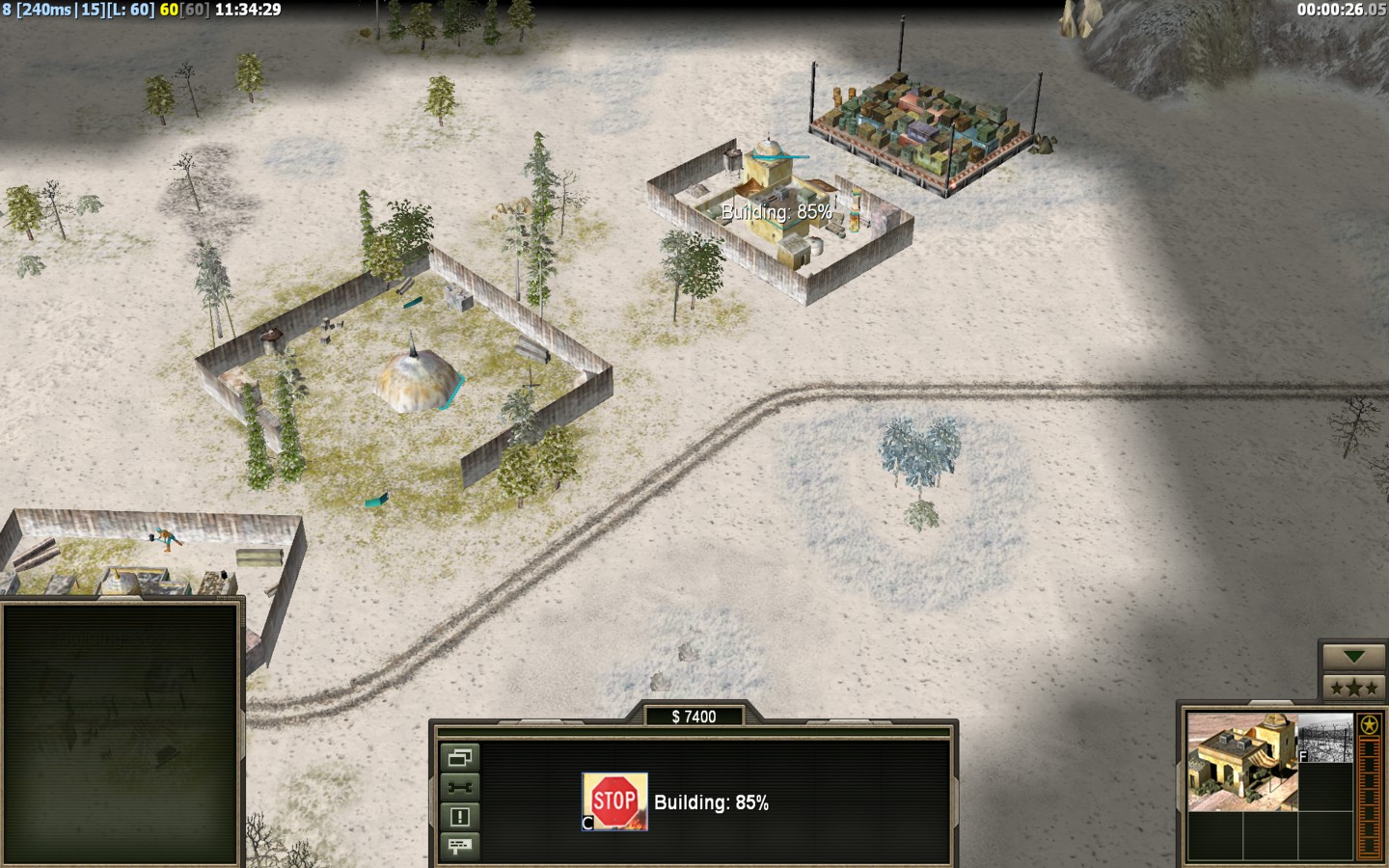The height and width of the screenshot is (868, 1389).
Task: Cancel construction with the STOP sign button
Action: pos(614,800)
